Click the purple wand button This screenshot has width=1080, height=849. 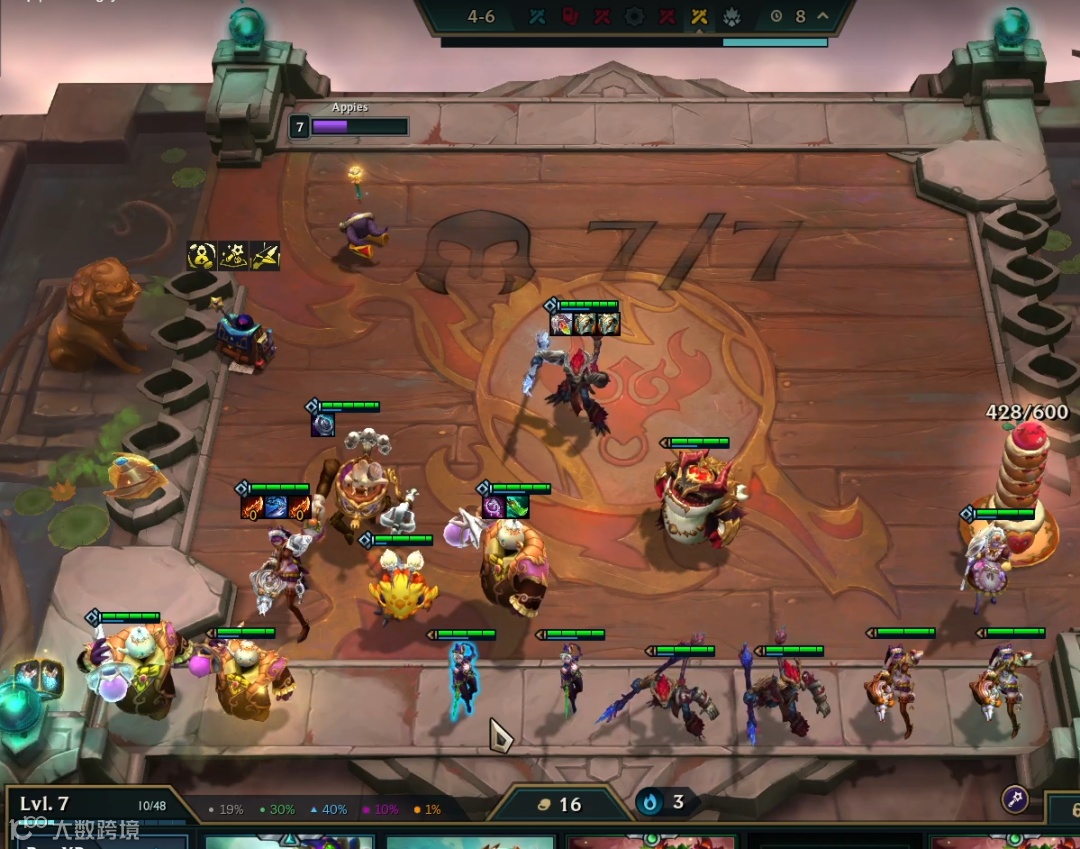click(x=1015, y=798)
